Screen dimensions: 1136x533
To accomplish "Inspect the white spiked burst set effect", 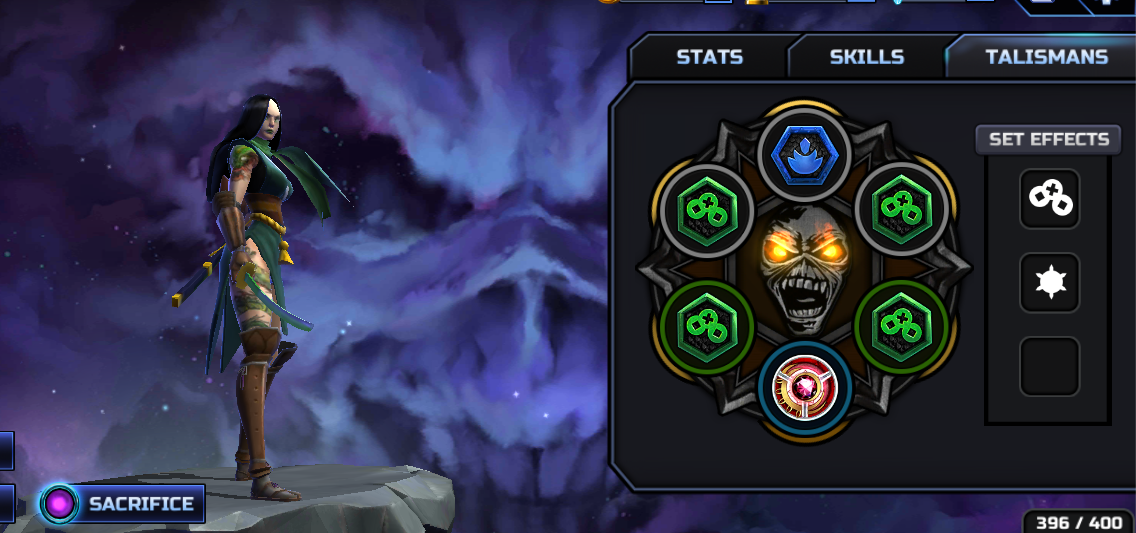I will tap(1049, 283).
